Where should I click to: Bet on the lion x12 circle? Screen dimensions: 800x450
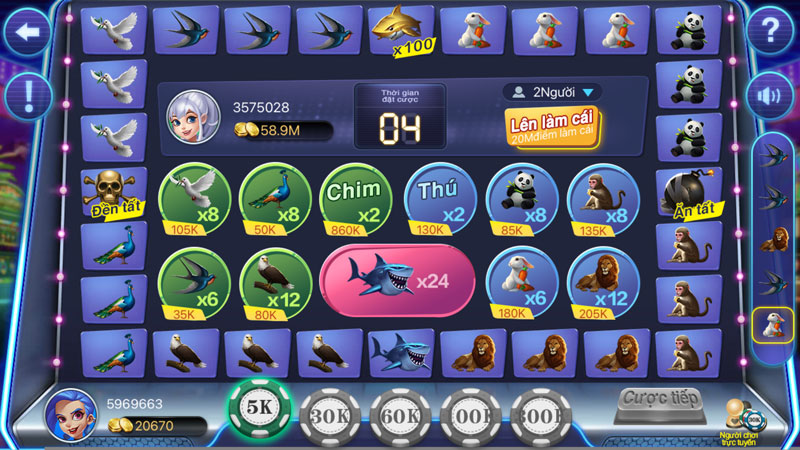(x=603, y=283)
